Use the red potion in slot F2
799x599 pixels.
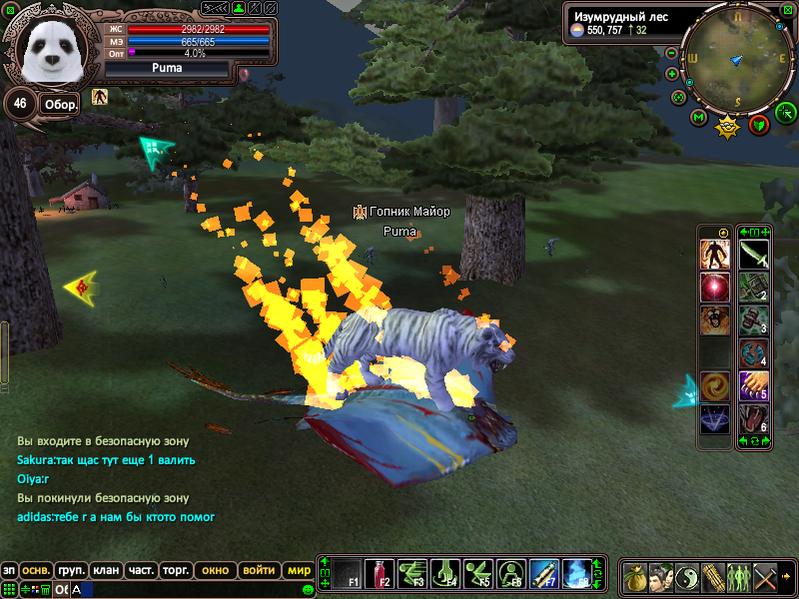(x=378, y=573)
